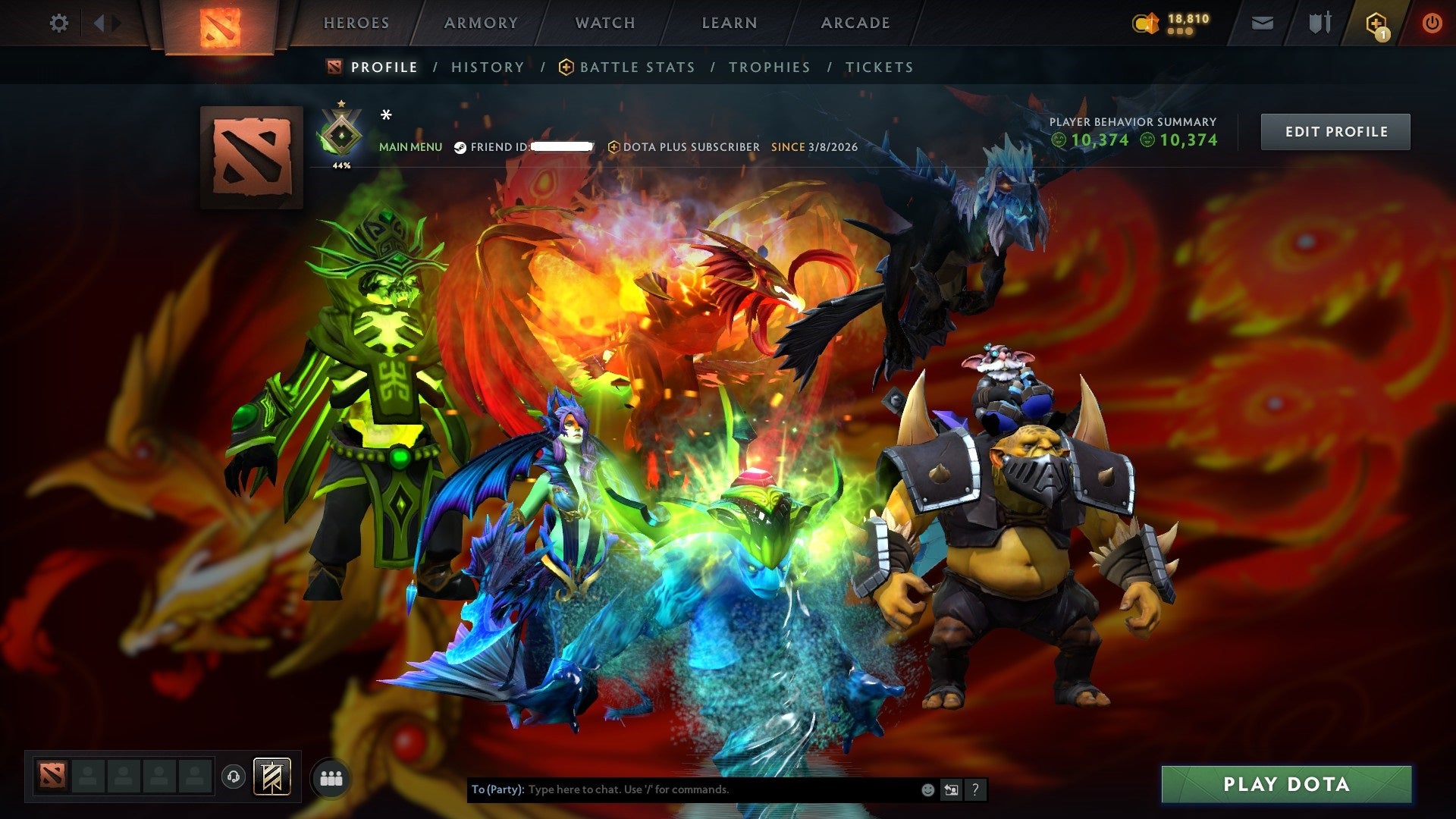Click the smiley emoticon icon in chat bar
The width and height of the screenshot is (1456, 819).
927,789
